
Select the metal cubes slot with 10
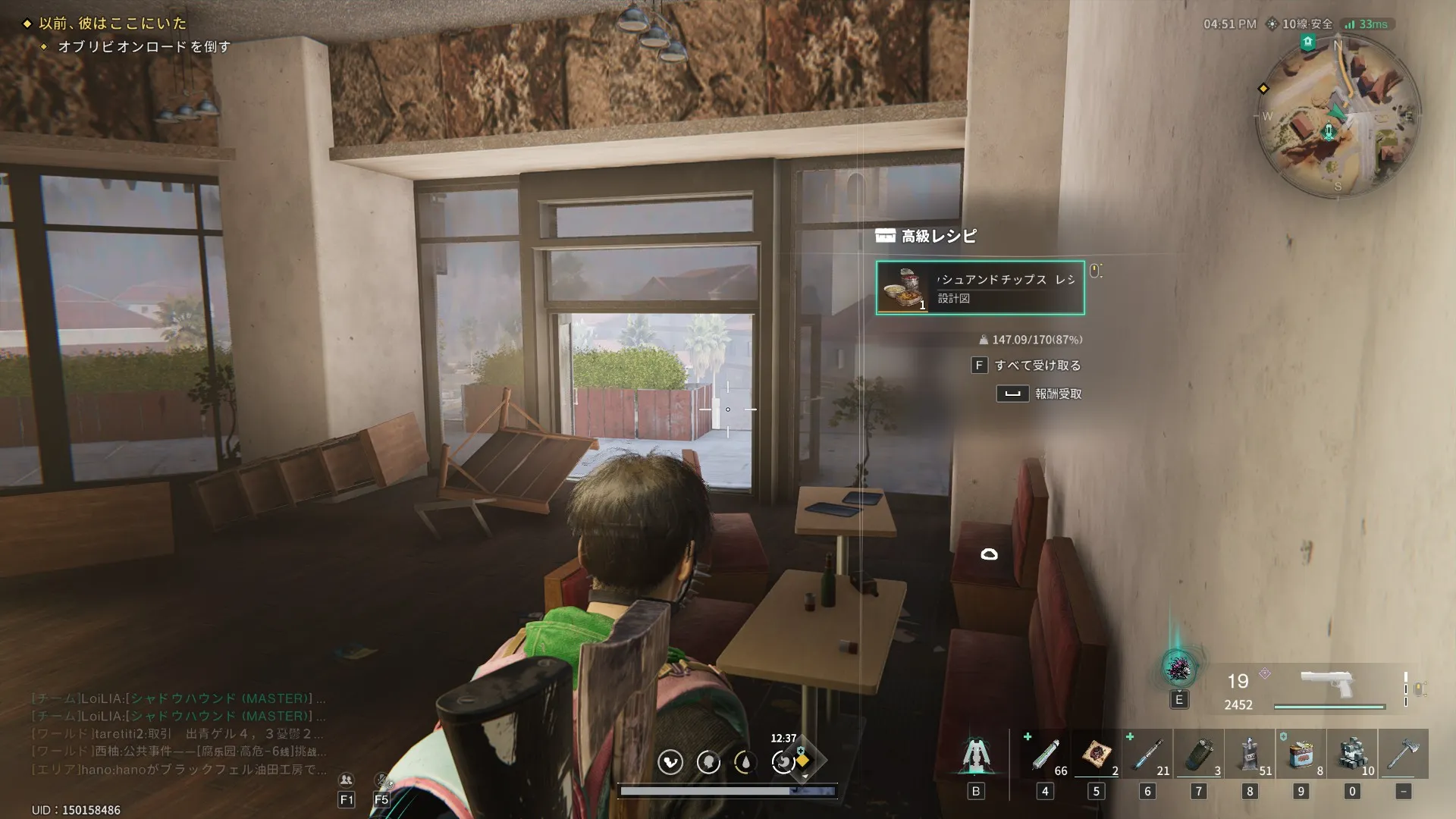click(x=1352, y=755)
